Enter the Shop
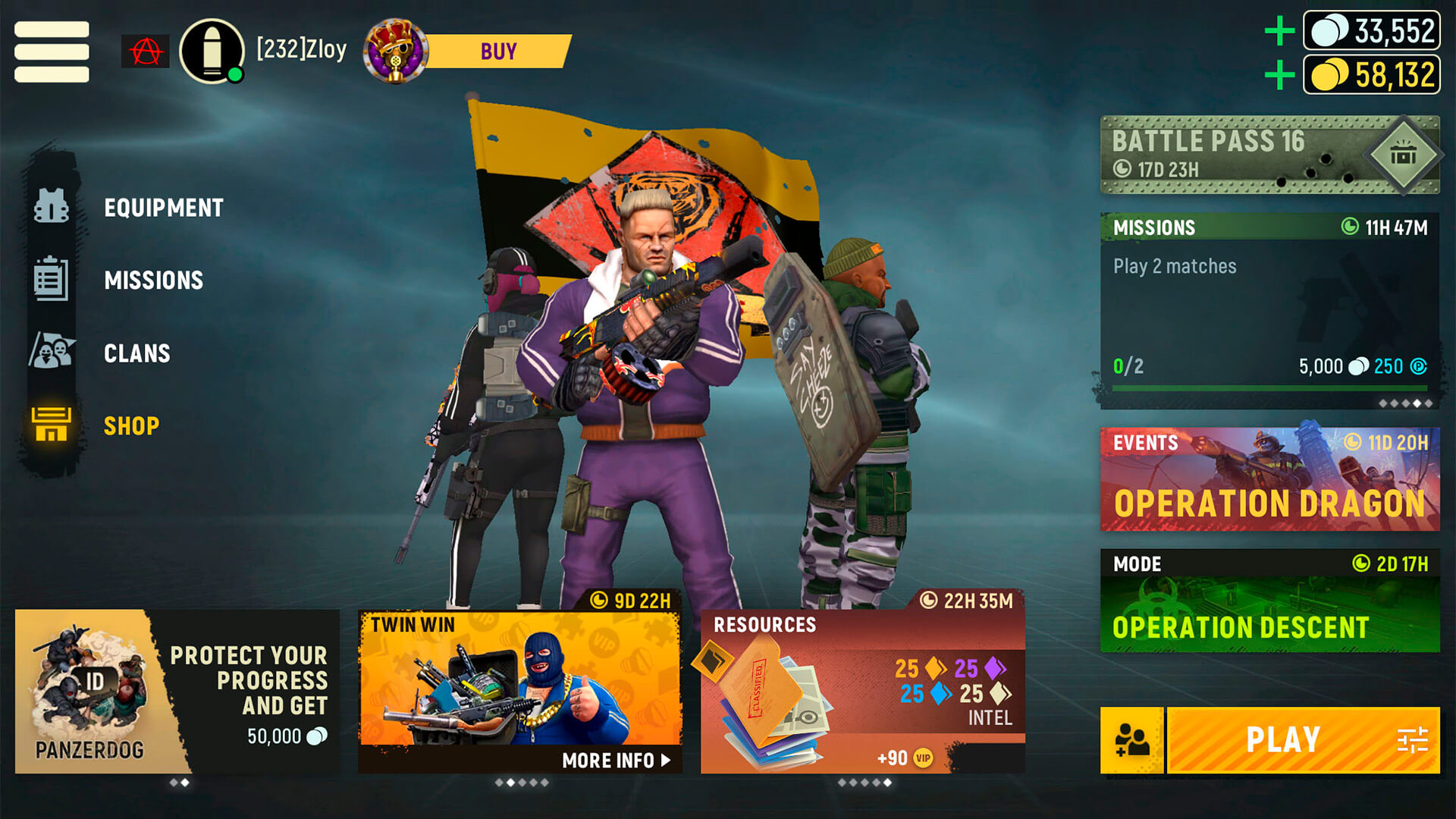 click(x=131, y=426)
